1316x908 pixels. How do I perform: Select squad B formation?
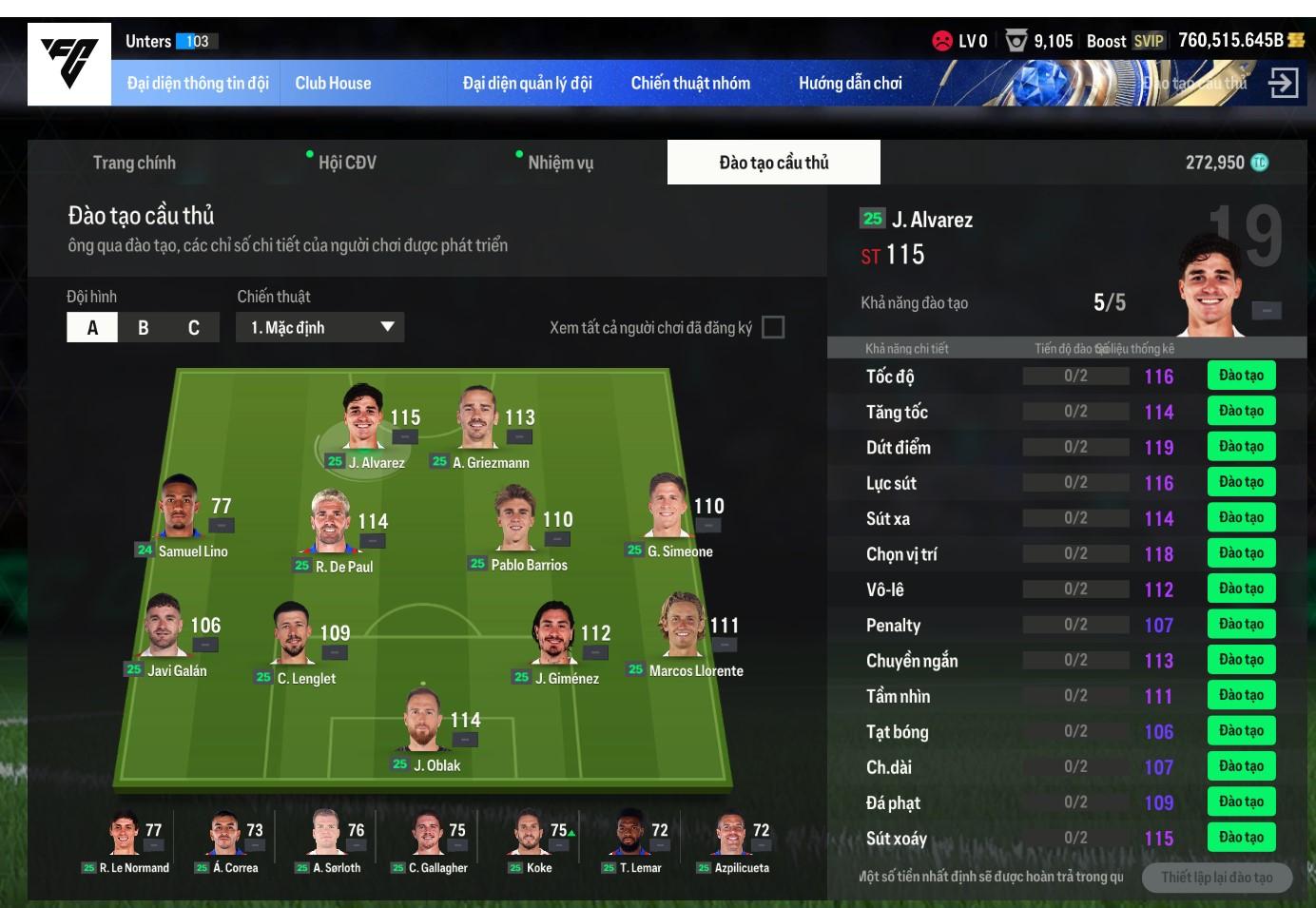pyautogui.click(x=144, y=327)
